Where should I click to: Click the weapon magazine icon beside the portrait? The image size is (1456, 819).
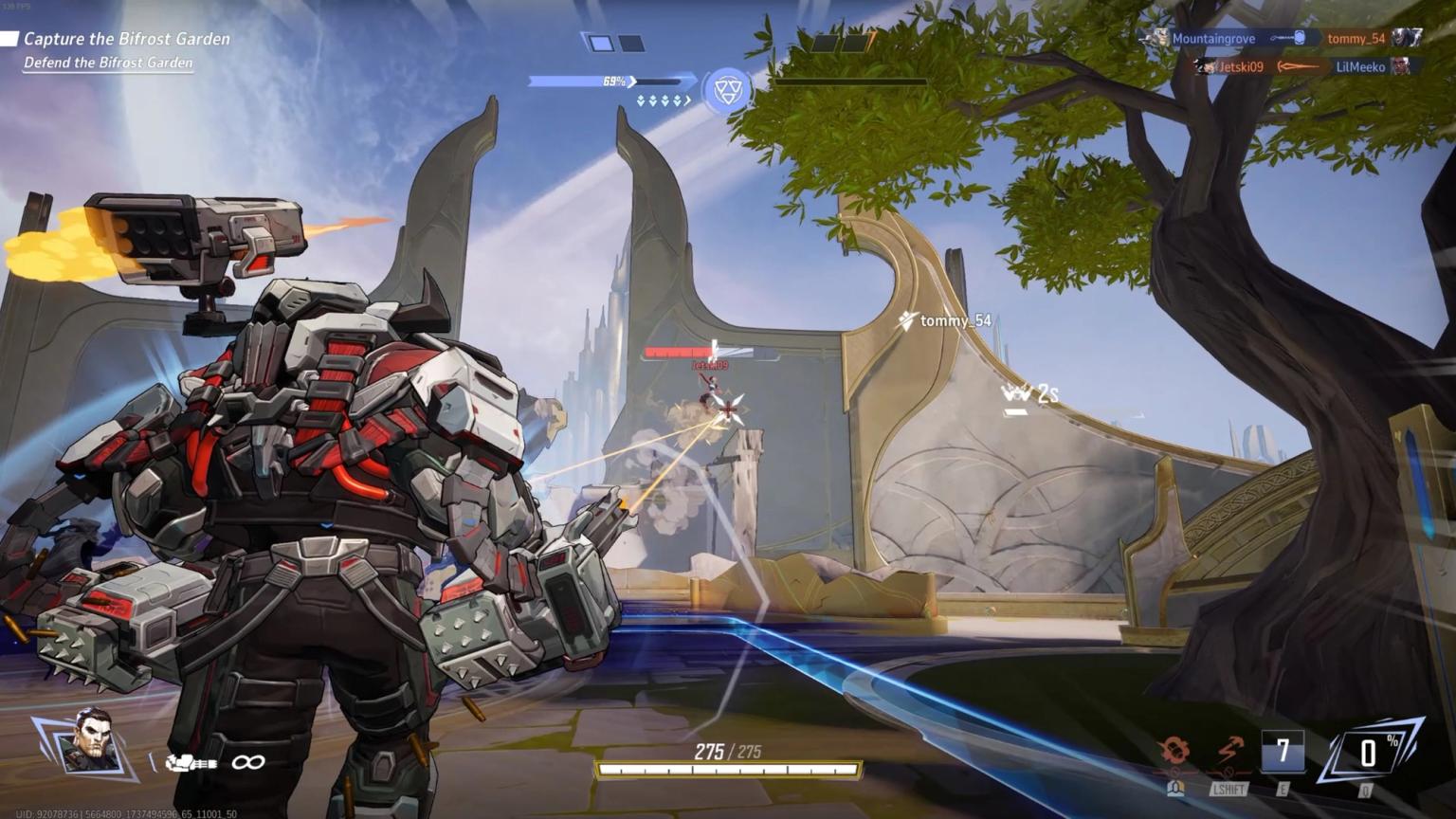190,761
